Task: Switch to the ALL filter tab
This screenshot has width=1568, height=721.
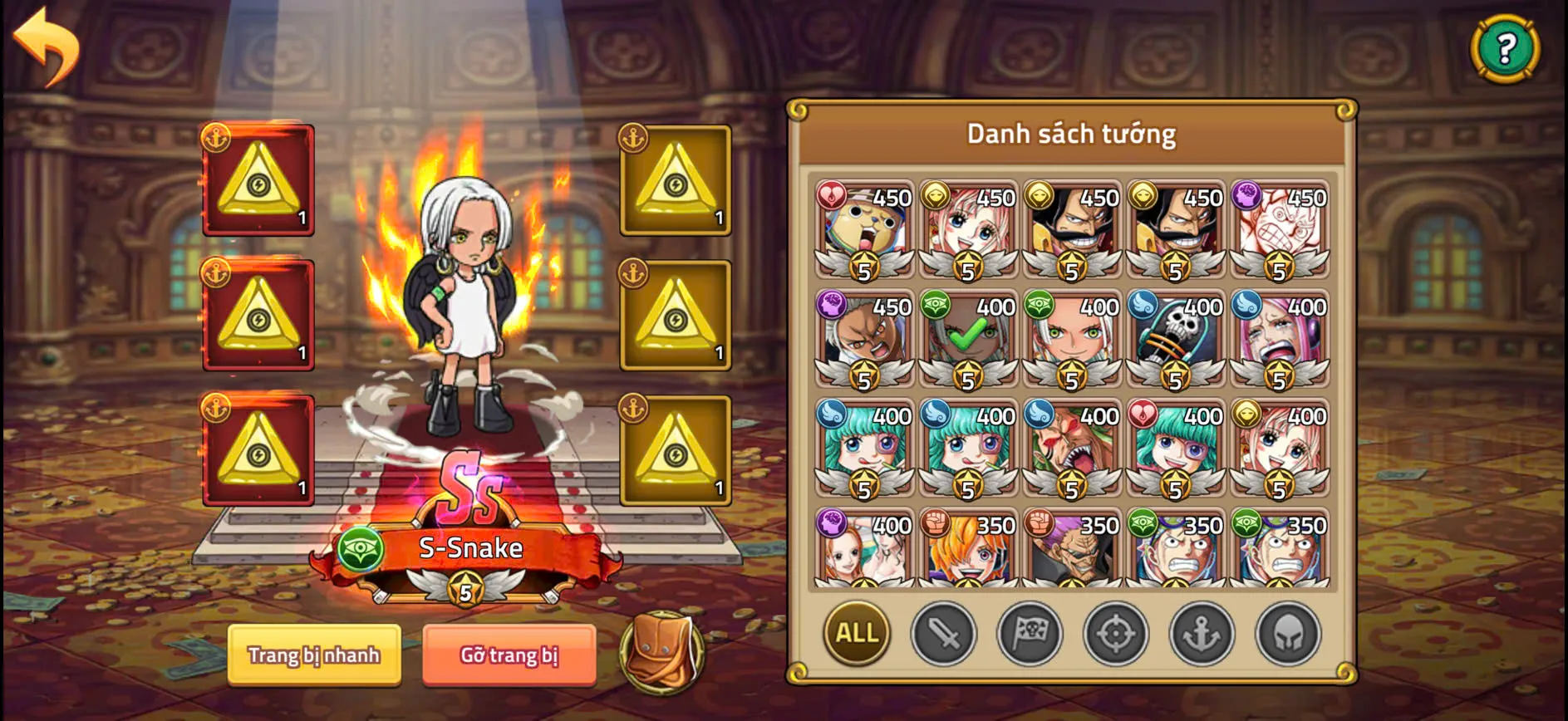Action: point(854,633)
